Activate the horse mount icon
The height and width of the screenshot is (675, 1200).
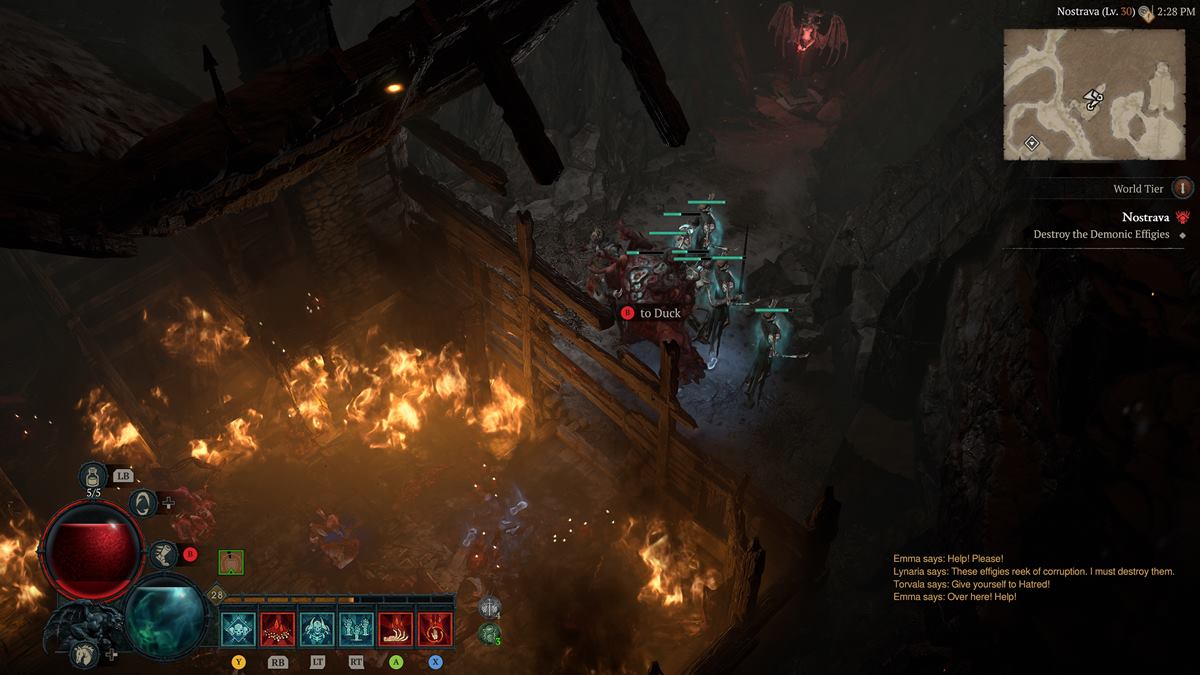[x=85, y=655]
